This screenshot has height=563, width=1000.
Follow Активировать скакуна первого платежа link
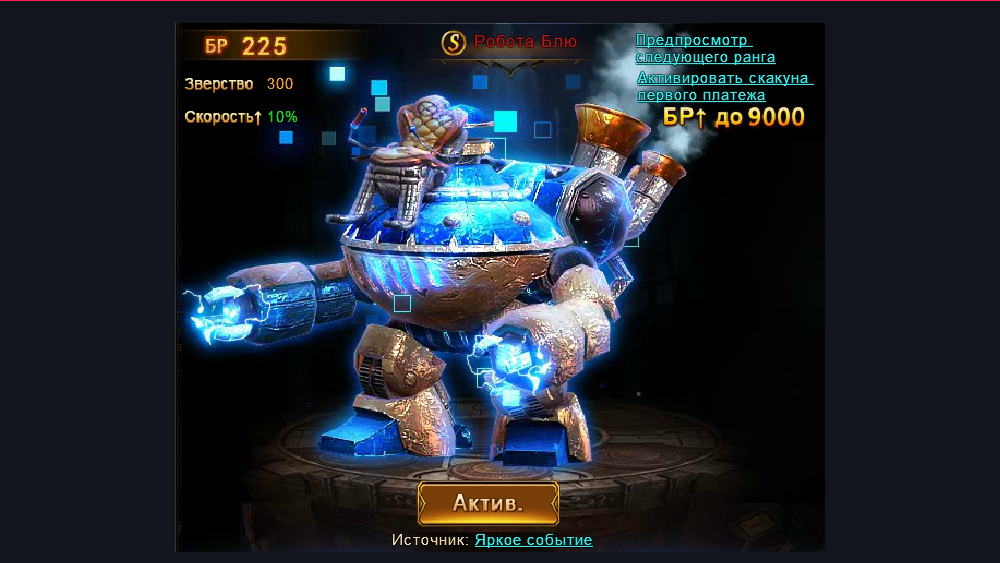pyautogui.click(x=724, y=86)
